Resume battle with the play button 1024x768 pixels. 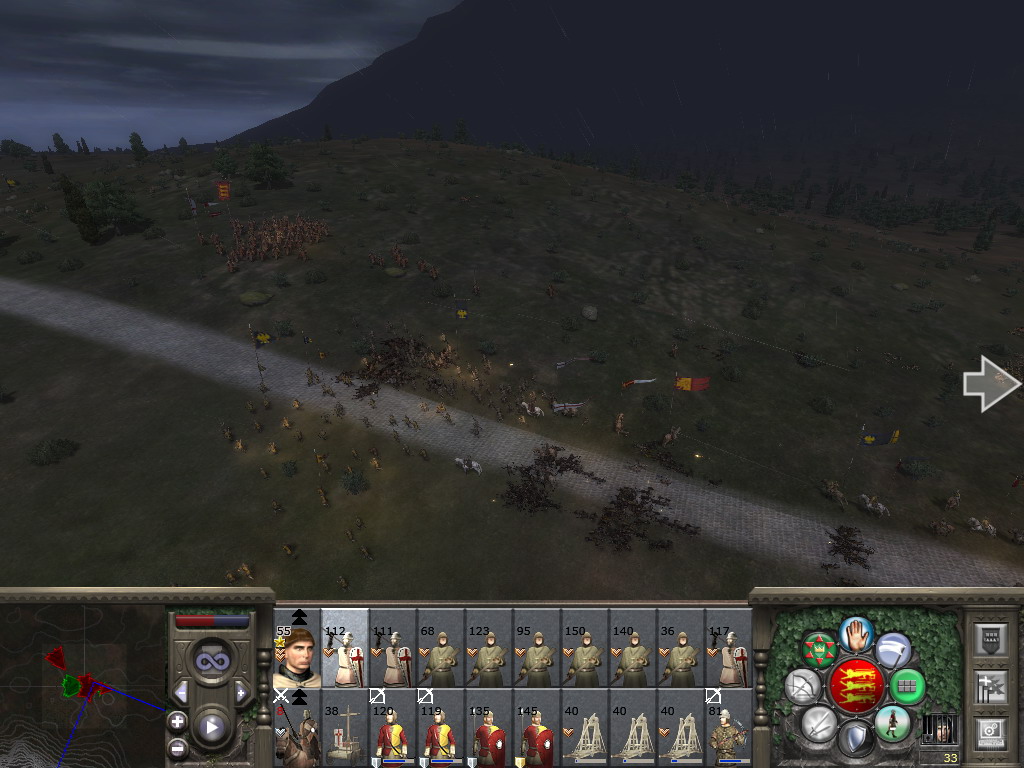coord(211,727)
